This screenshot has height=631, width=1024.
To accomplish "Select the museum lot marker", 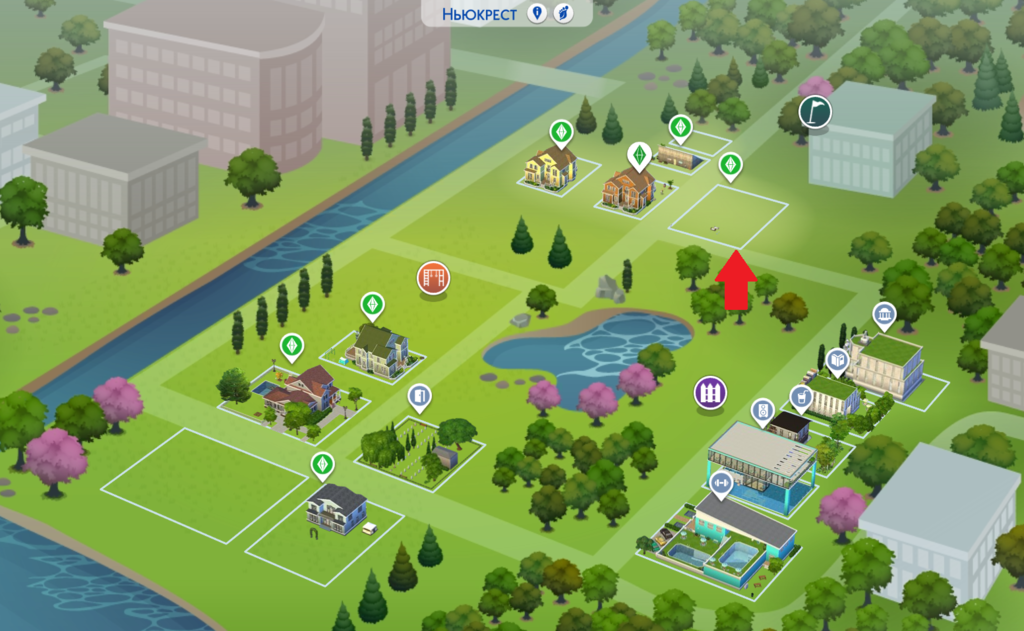I will (884, 316).
